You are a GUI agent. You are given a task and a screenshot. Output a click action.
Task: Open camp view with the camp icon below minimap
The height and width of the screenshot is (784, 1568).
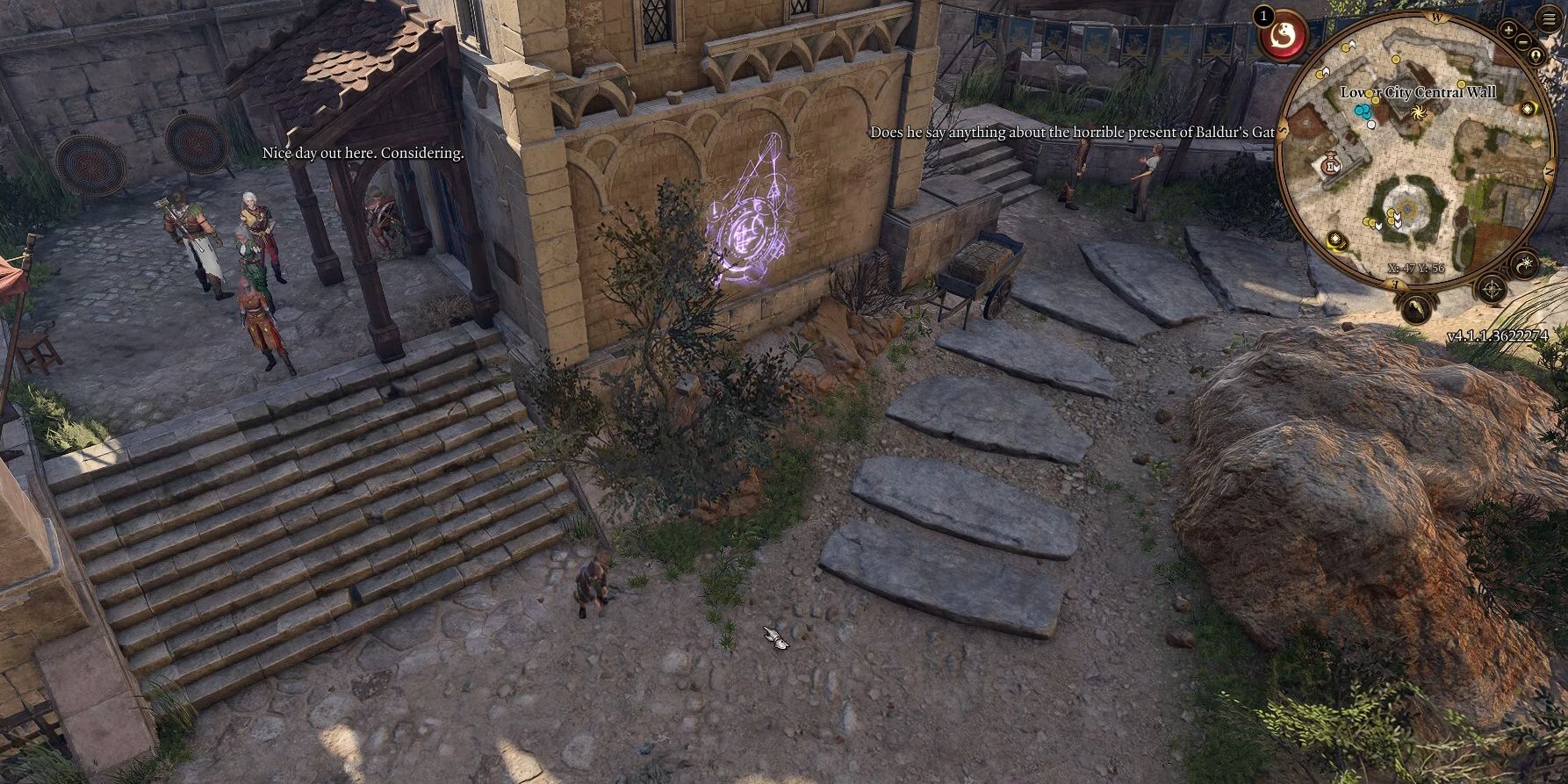[1417, 308]
